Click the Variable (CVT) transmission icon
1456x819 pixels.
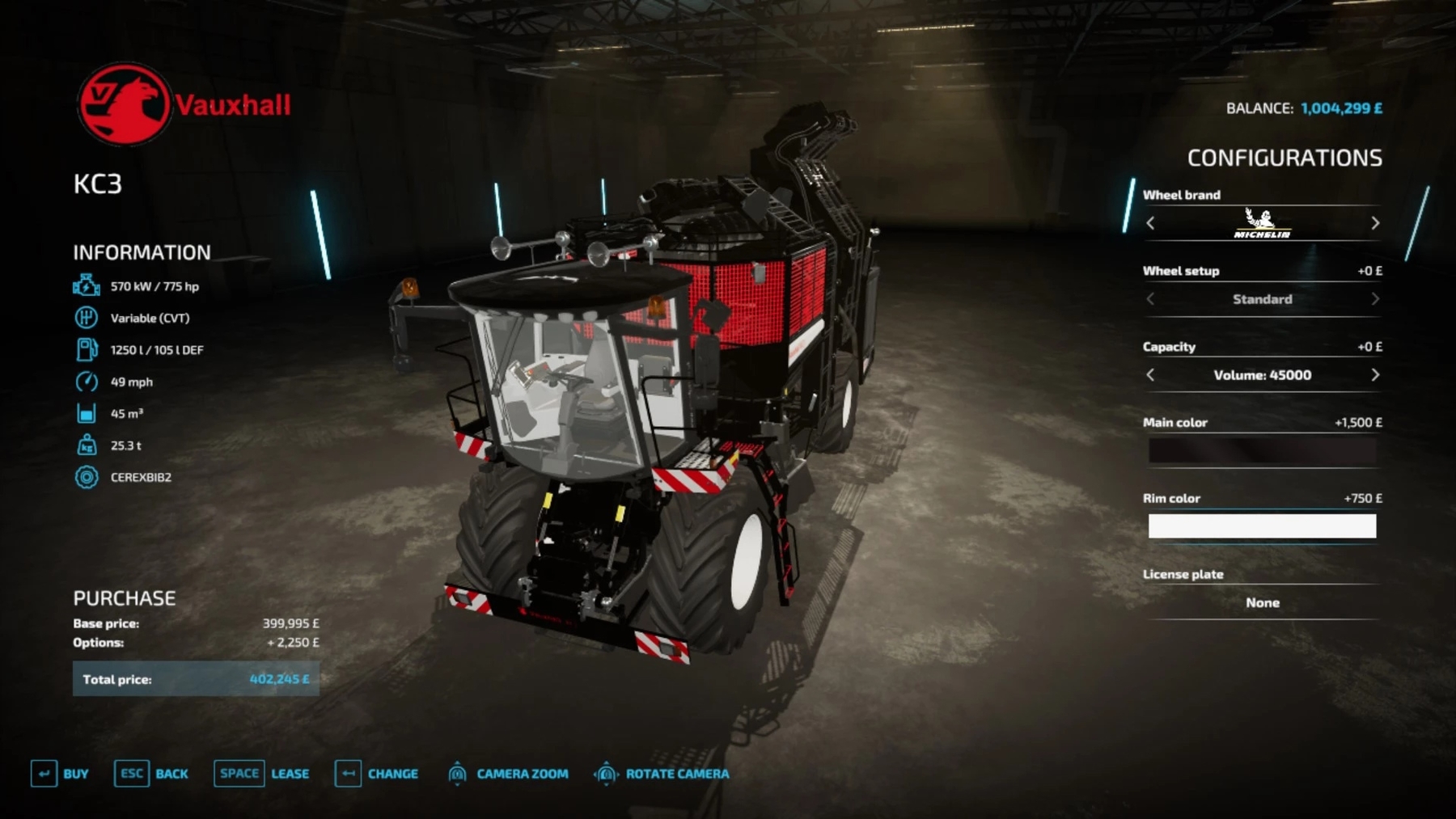tap(85, 318)
